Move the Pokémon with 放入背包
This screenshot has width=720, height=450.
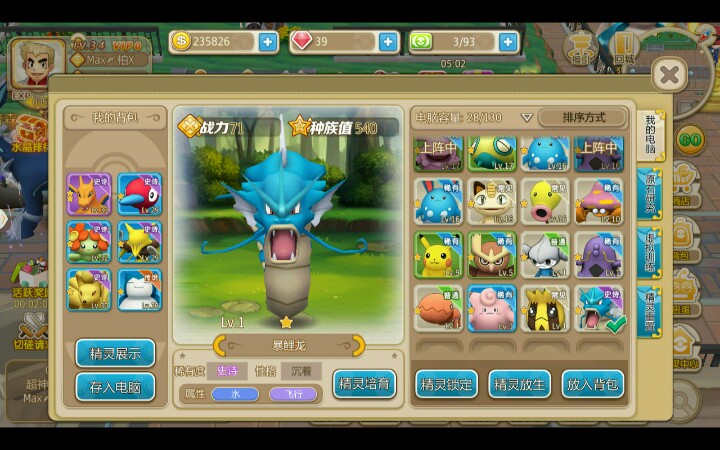point(593,383)
